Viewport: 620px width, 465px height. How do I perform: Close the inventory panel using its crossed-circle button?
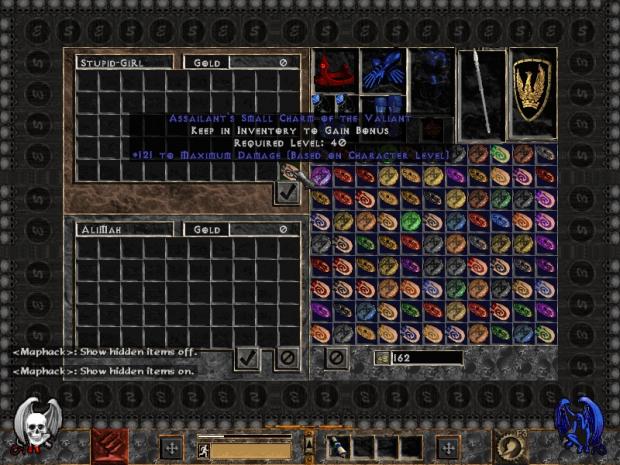click(x=337, y=357)
